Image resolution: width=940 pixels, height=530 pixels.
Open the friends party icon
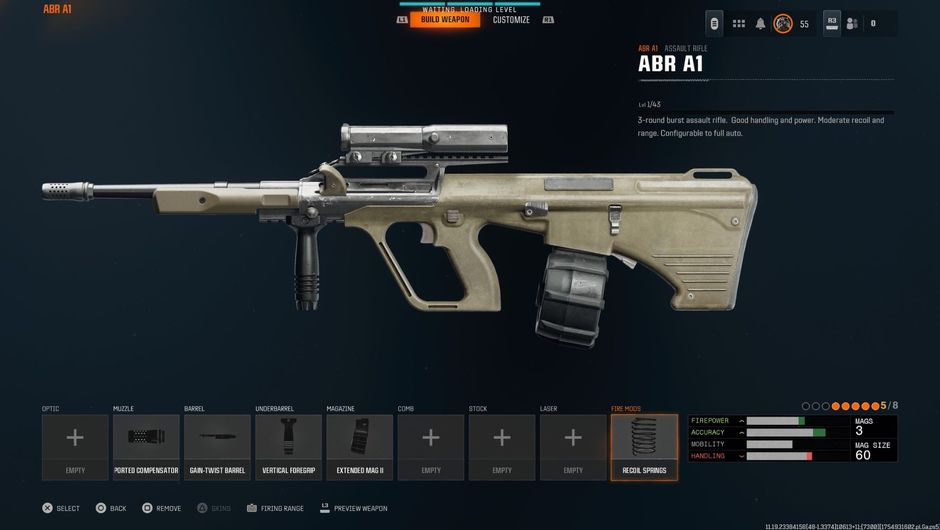[852, 23]
